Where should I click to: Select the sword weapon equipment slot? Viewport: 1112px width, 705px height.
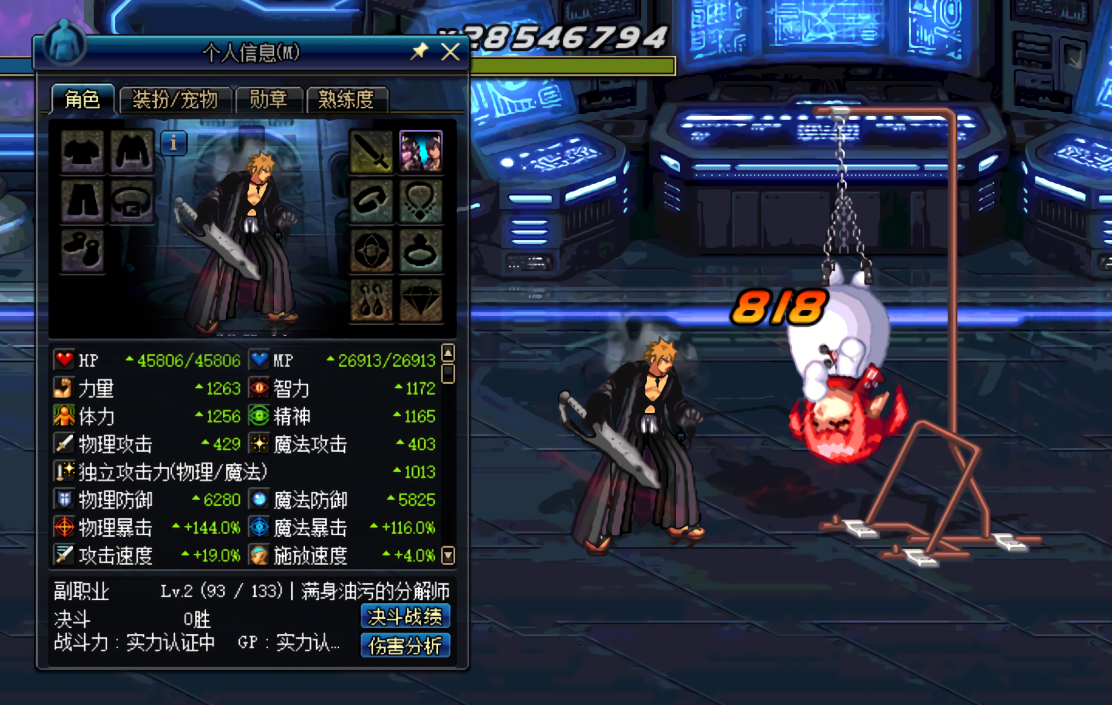371,152
